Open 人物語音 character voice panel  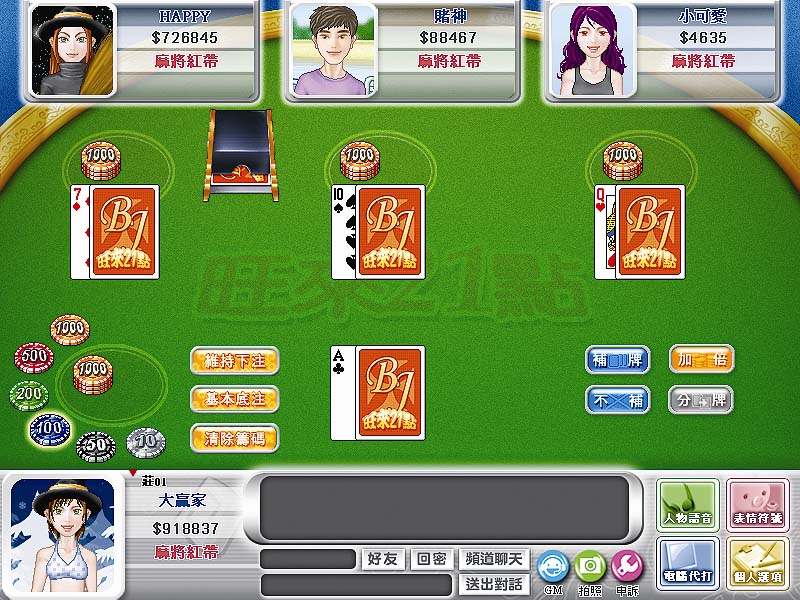[689, 505]
